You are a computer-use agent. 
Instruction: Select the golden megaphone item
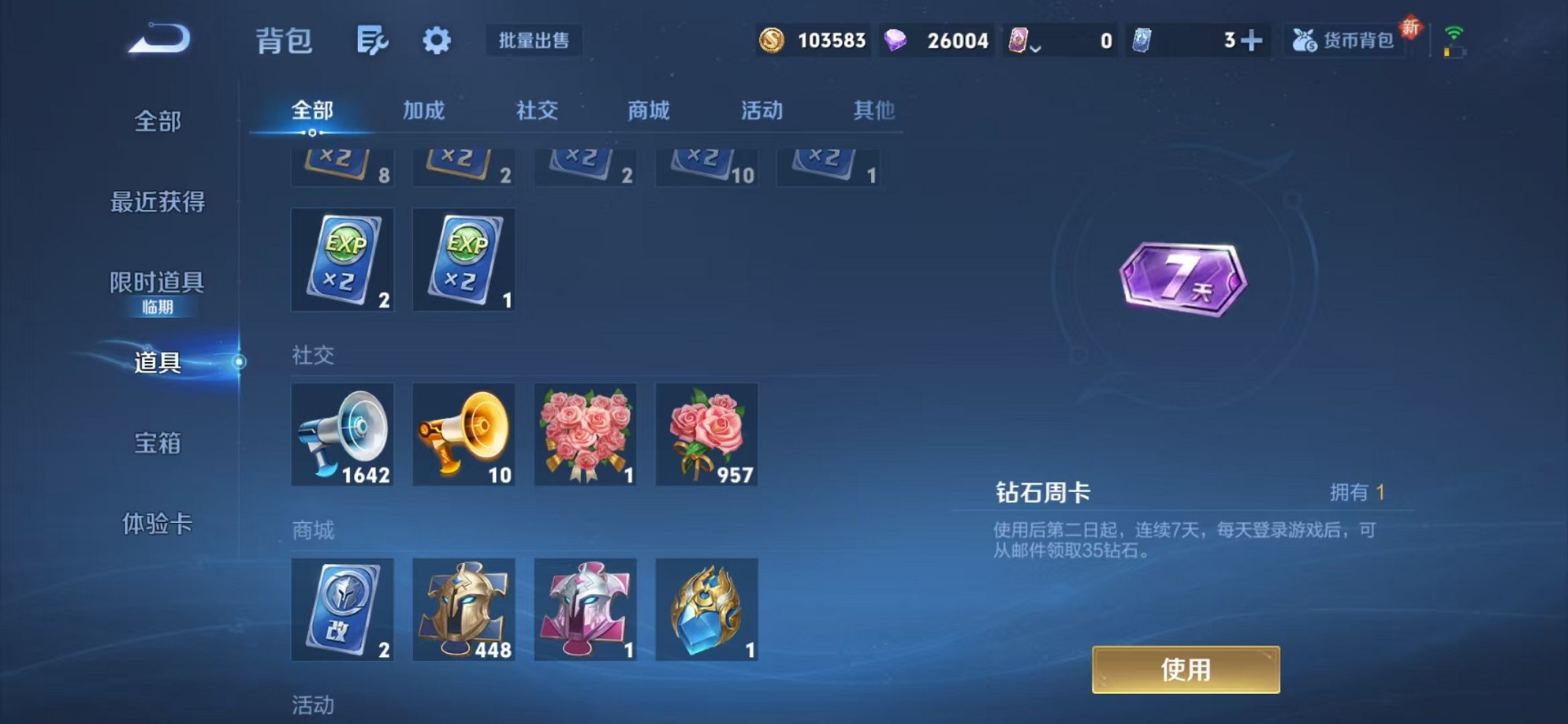(464, 435)
